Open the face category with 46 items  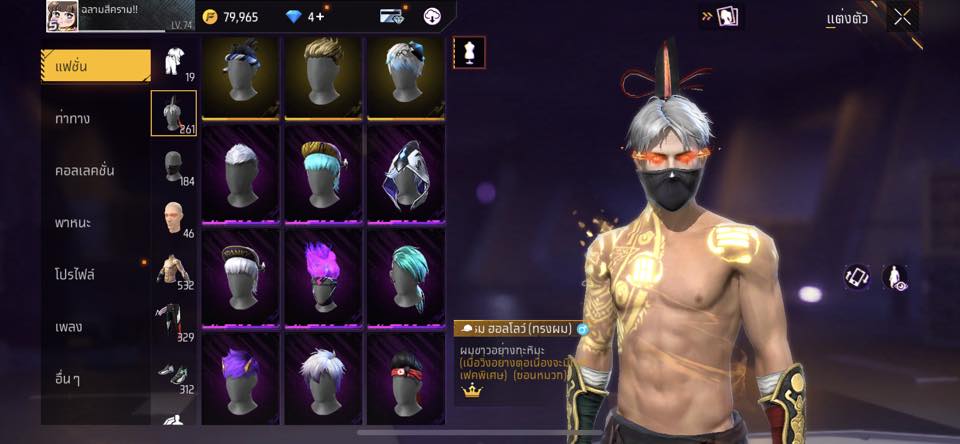[x=174, y=218]
